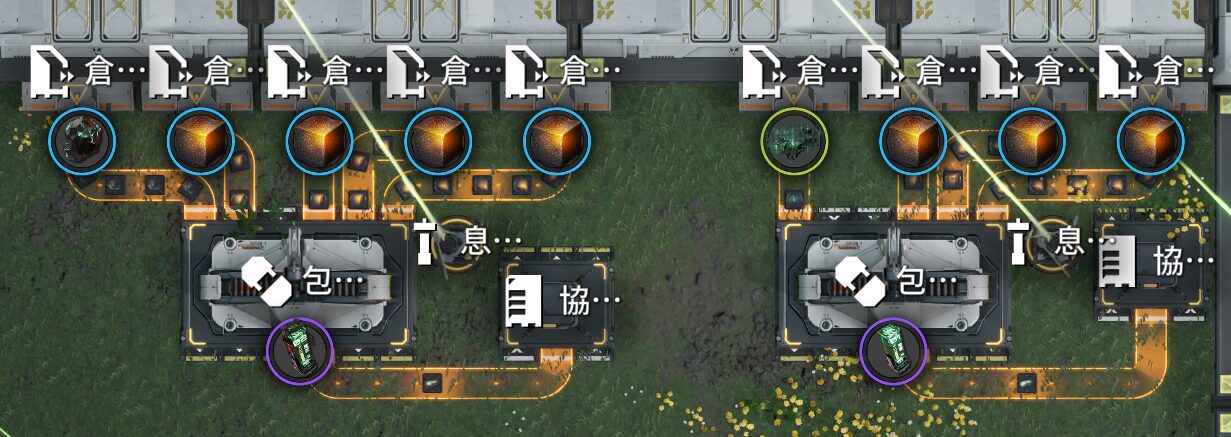Image resolution: width=1231 pixels, height=437 pixels.
Task: Select the dark ore item icon with blue ring
Action: point(83,140)
